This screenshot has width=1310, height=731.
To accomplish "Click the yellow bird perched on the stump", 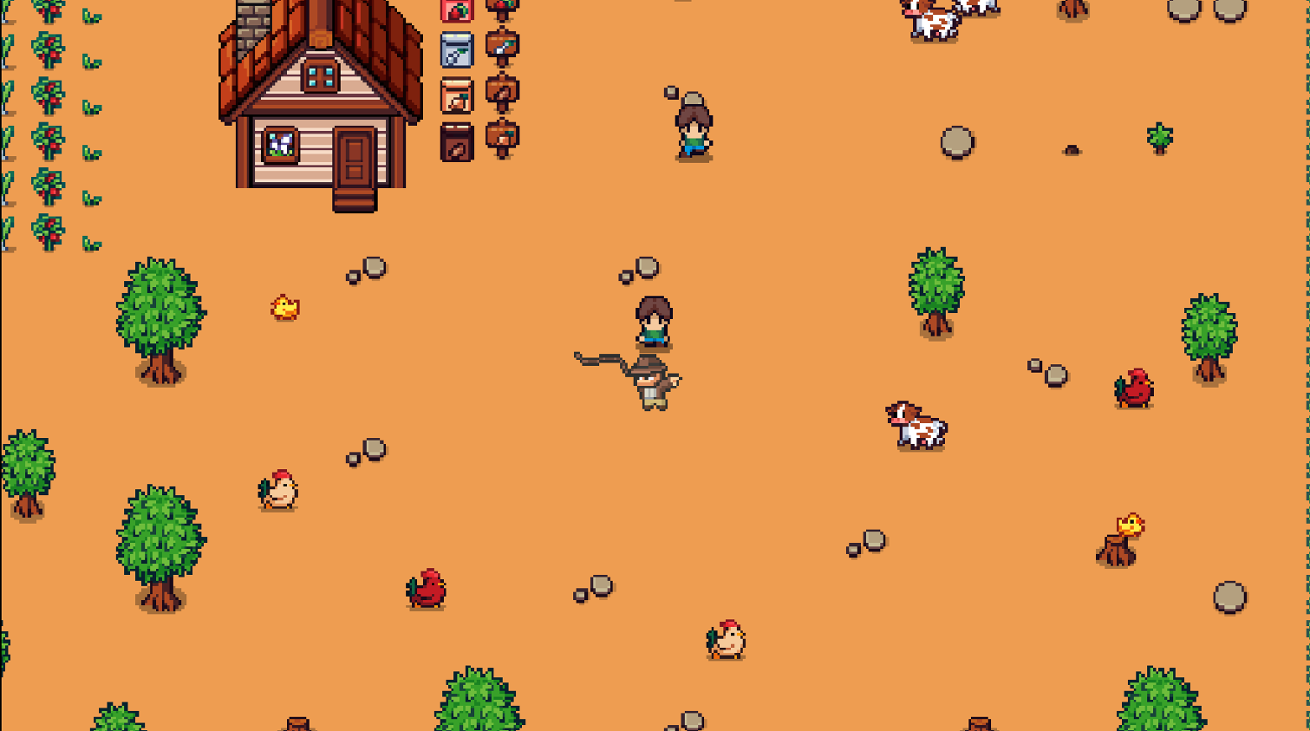I will coord(1128,525).
